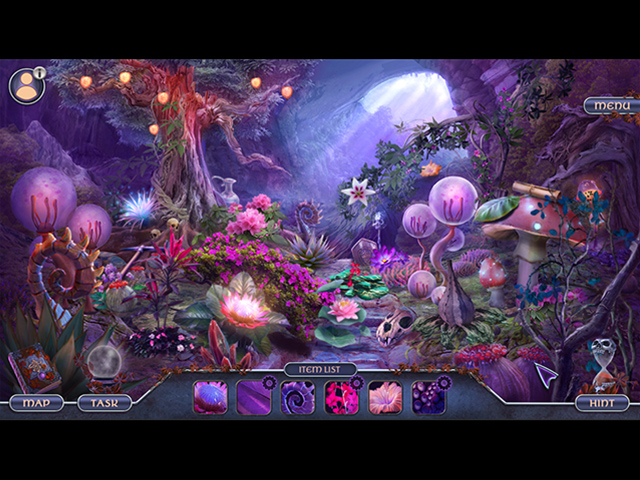Choose the plain purple streak item slot

(x=254, y=397)
